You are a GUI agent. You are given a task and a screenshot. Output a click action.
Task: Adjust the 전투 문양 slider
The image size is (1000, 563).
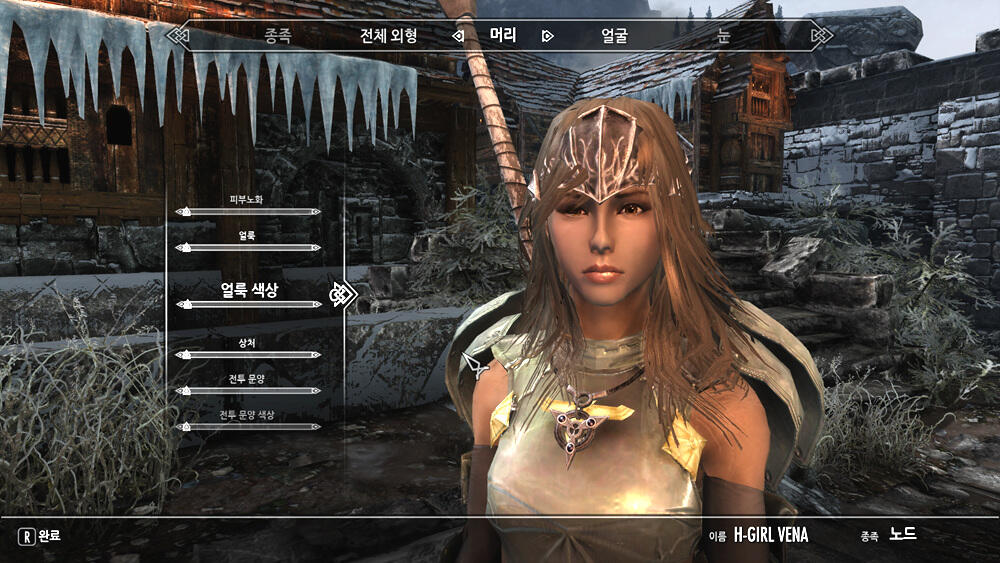point(248,391)
